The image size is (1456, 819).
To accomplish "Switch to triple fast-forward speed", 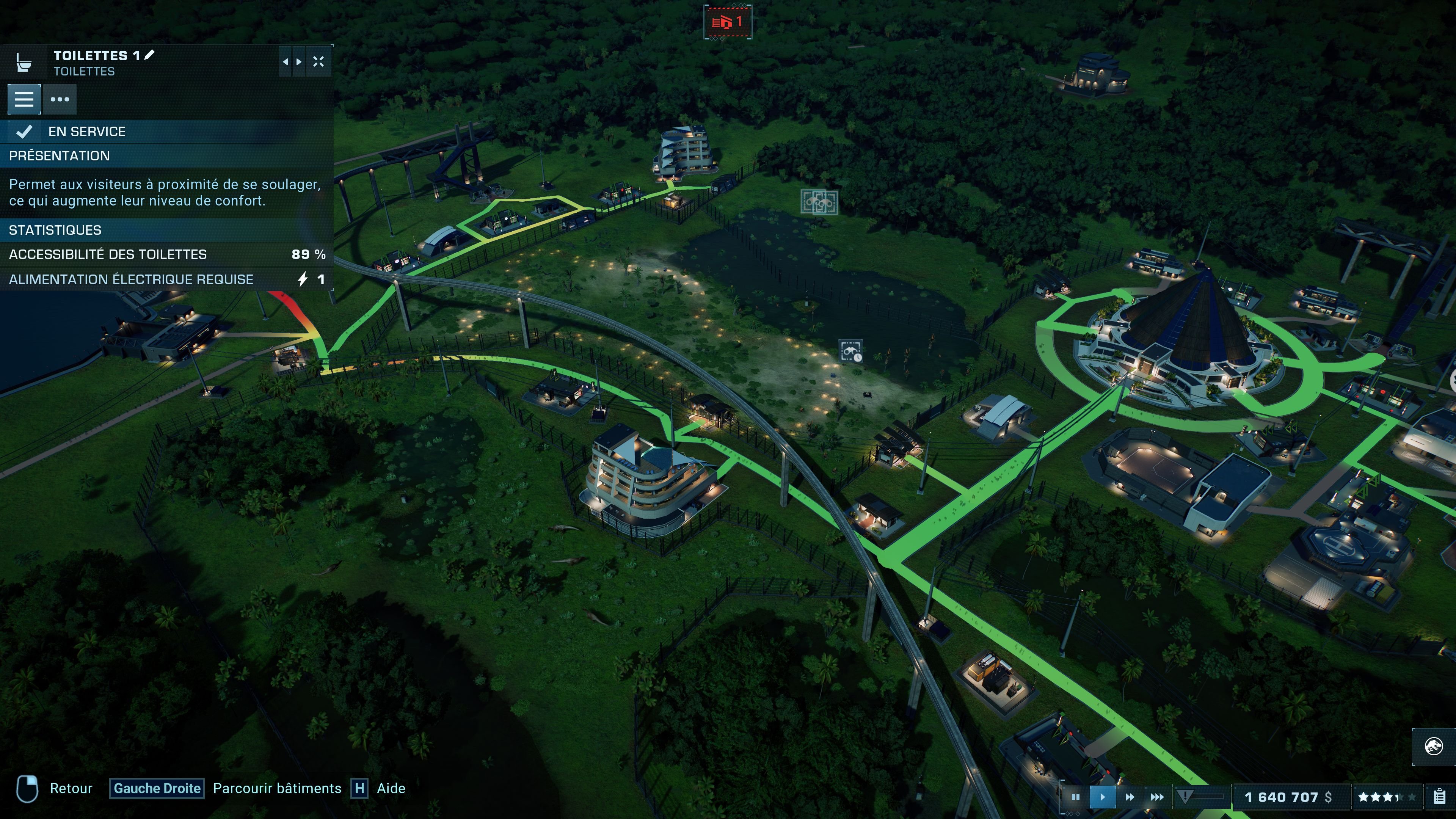I will point(1157,797).
